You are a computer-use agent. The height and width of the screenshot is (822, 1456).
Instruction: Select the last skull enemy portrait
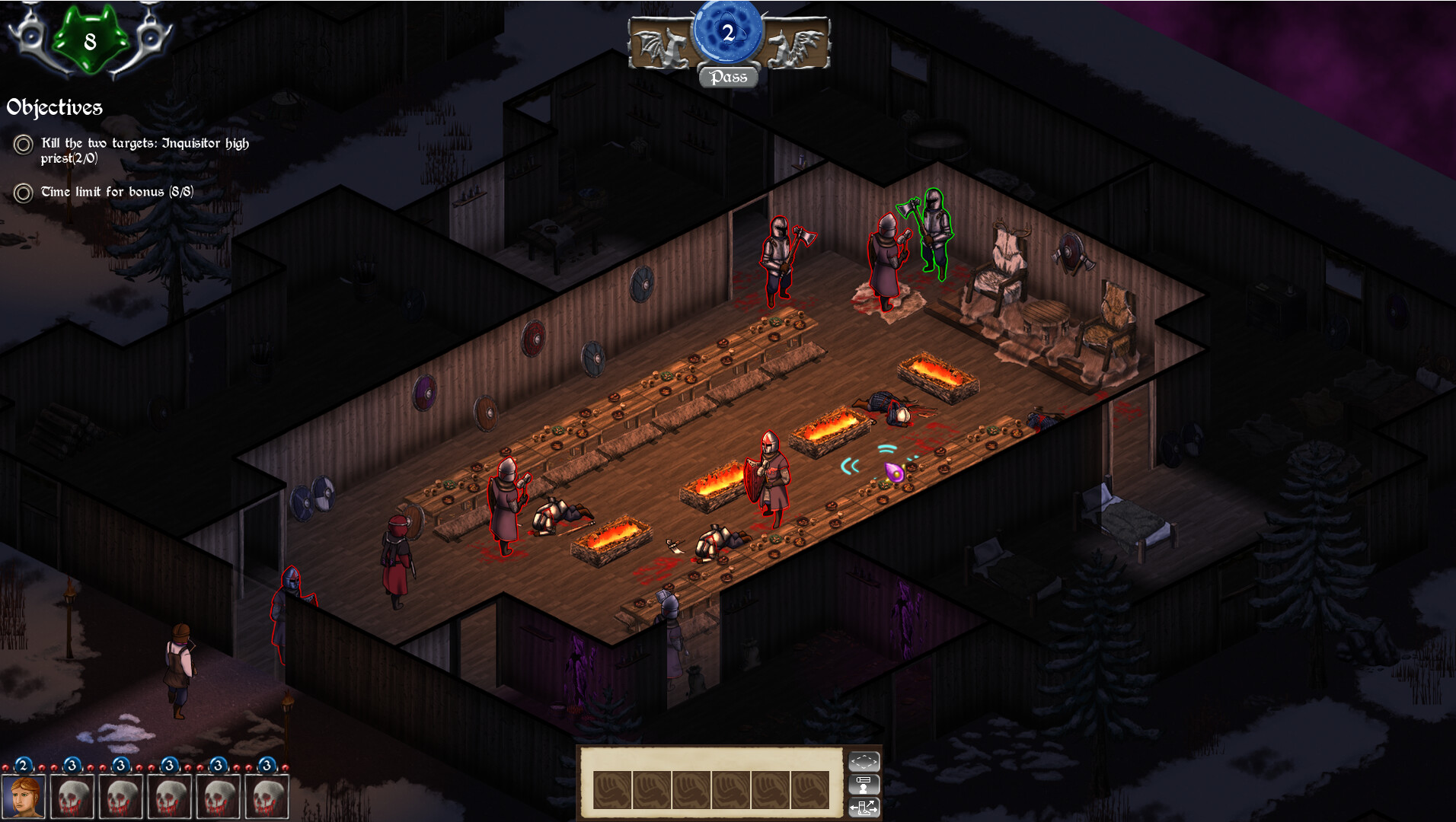click(x=267, y=795)
